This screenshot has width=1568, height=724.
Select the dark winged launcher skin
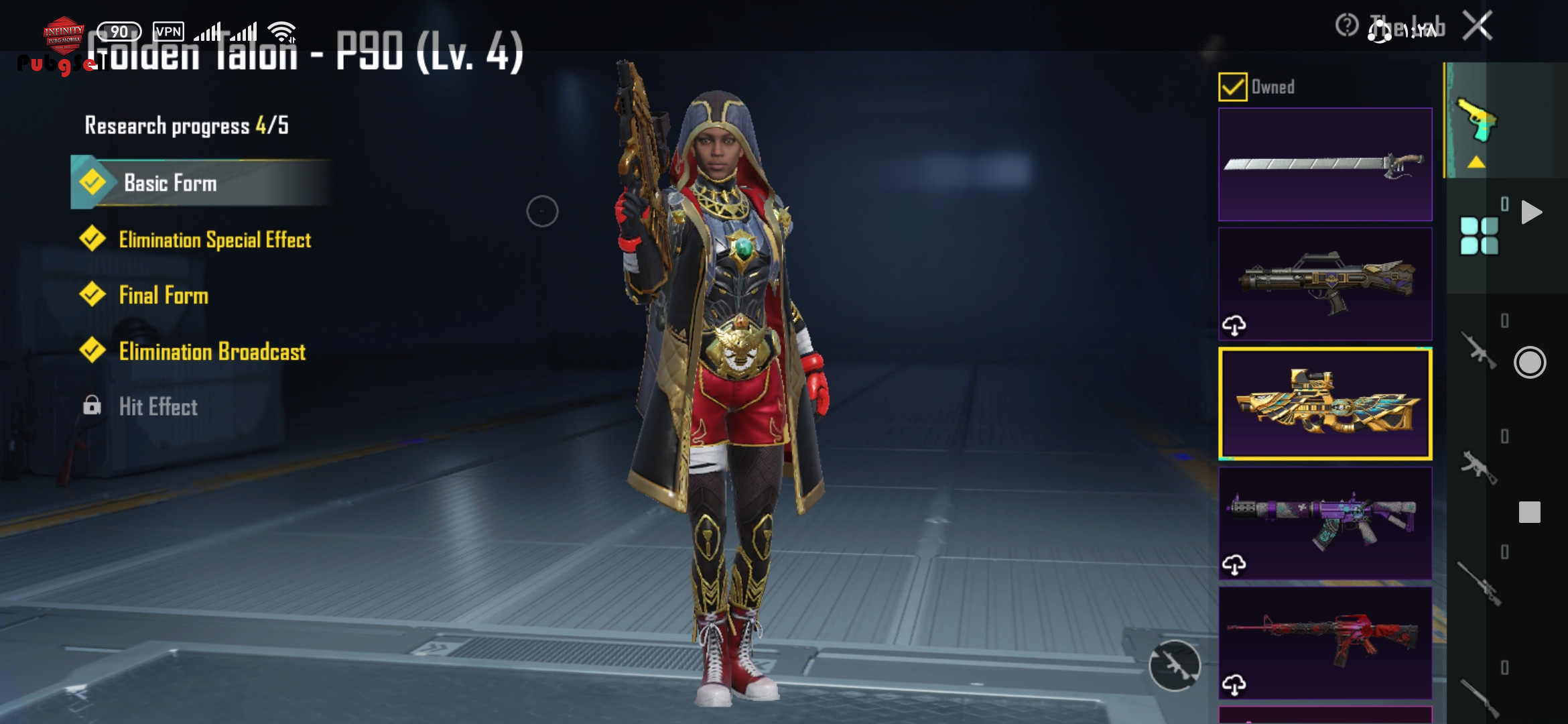click(1325, 284)
